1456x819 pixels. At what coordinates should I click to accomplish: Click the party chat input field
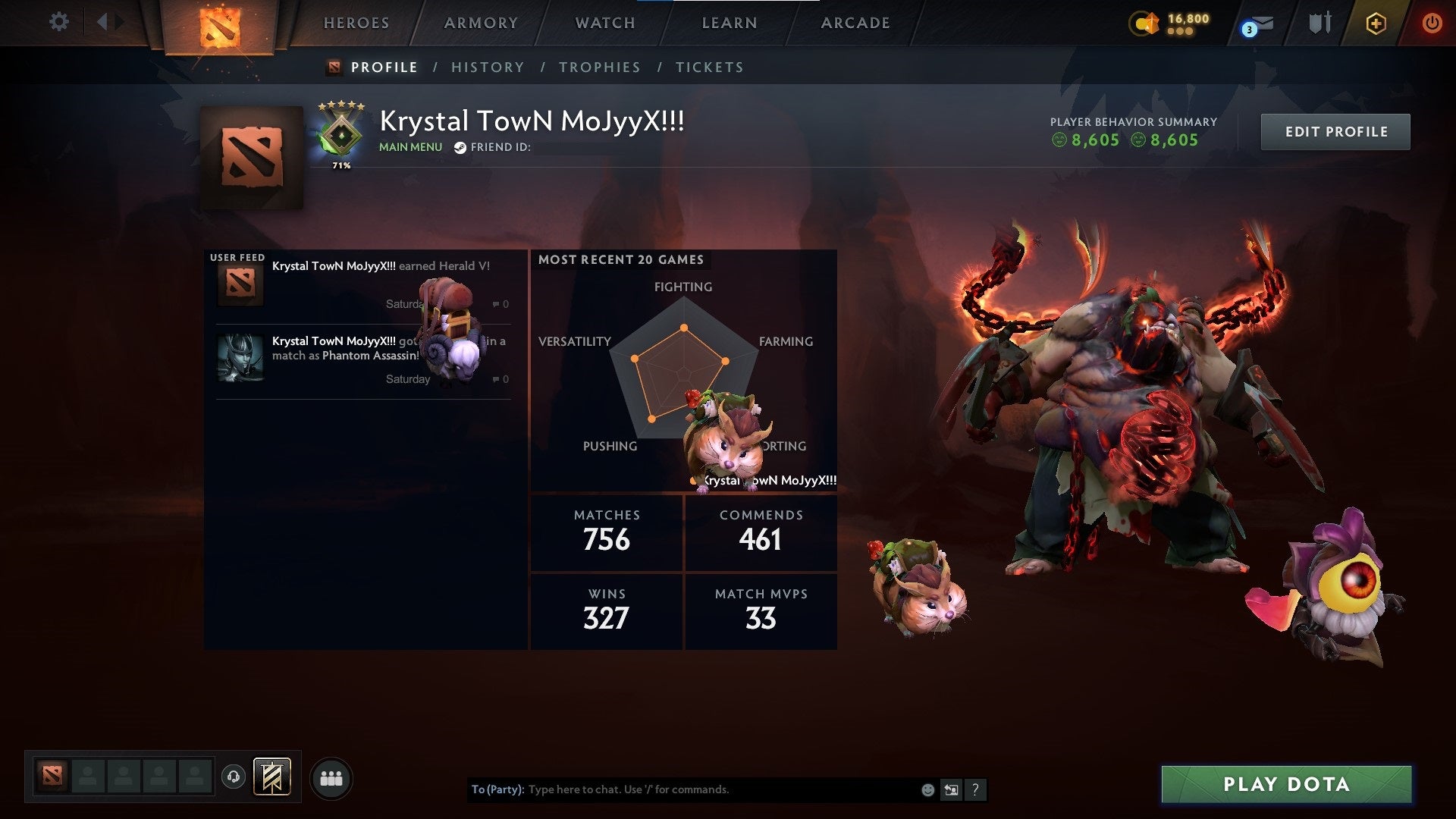tap(682, 789)
